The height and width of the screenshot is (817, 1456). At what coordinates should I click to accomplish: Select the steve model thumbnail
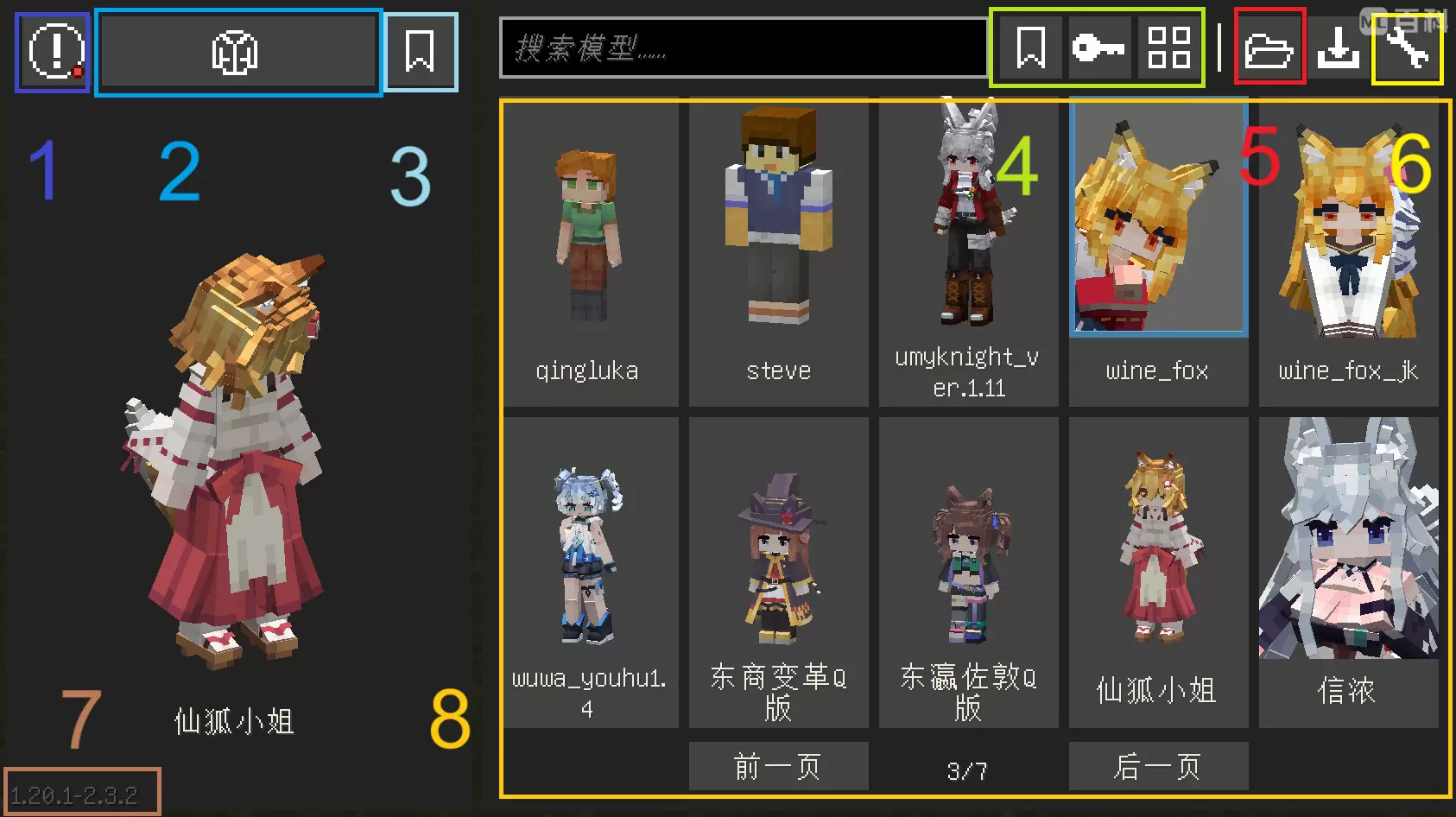[778, 233]
